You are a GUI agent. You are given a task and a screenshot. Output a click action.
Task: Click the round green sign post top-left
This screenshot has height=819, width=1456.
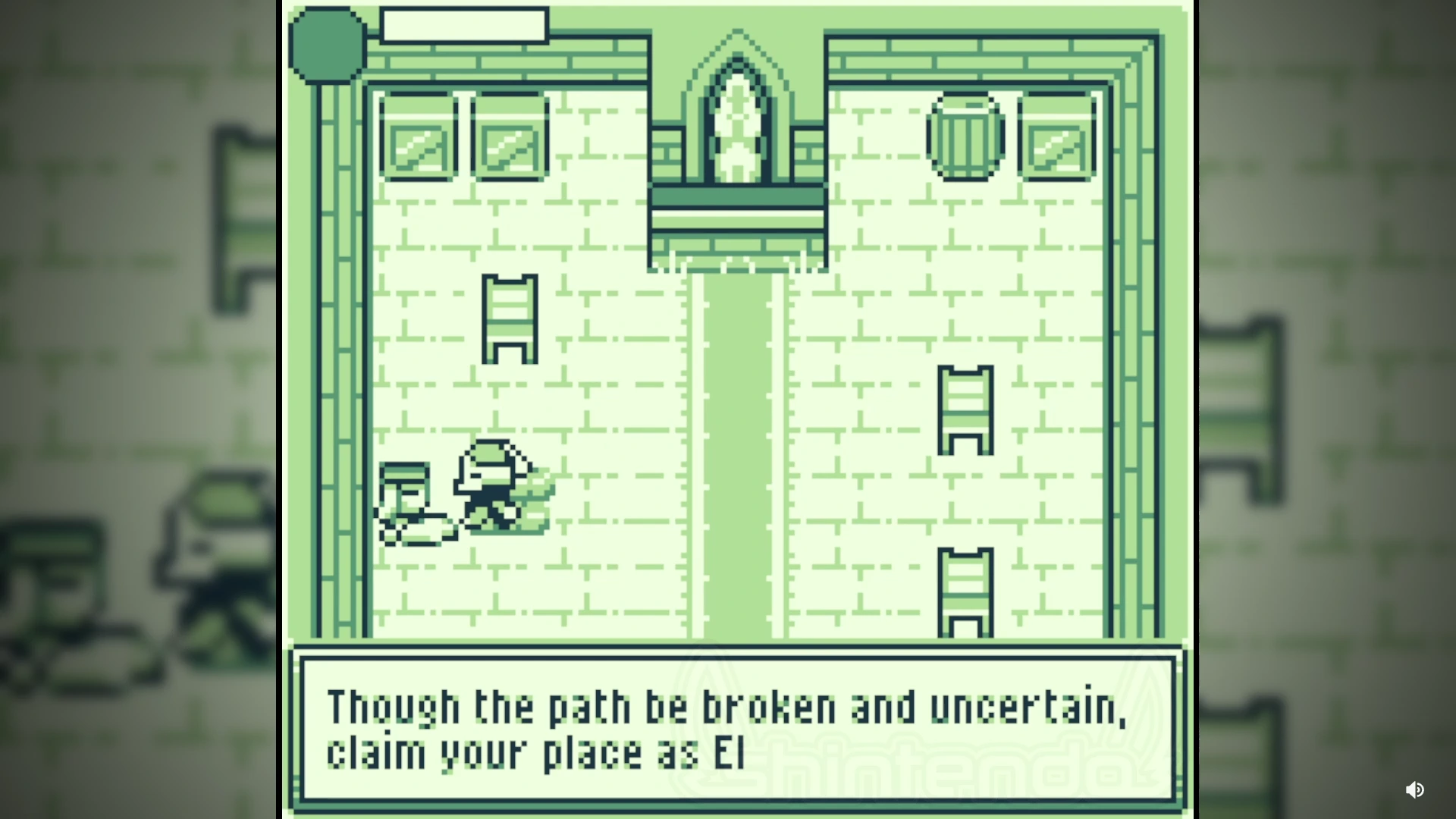[326, 45]
